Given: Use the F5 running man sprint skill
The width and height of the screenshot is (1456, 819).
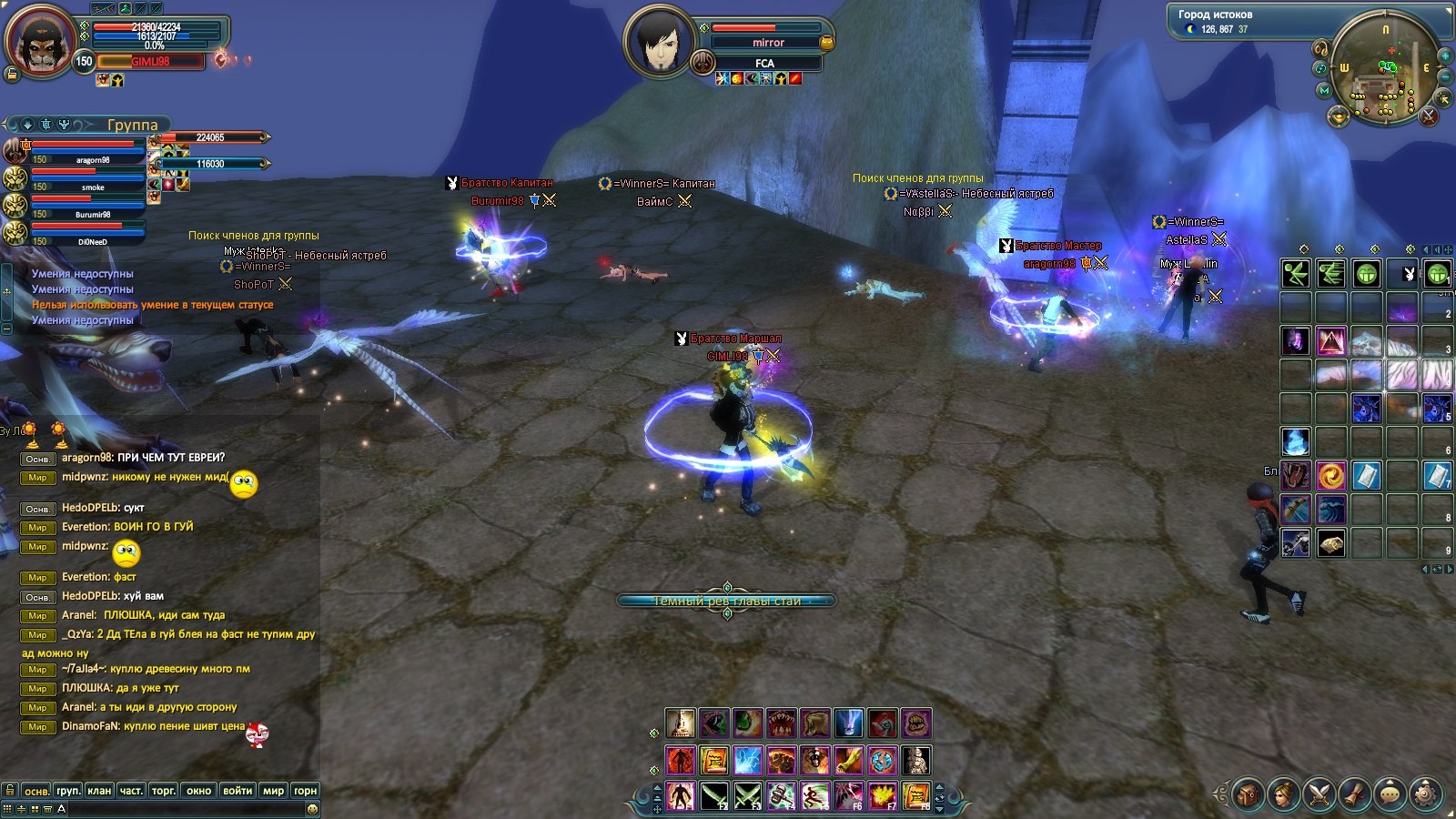Looking at the screenshot, I should coord(814,796).
